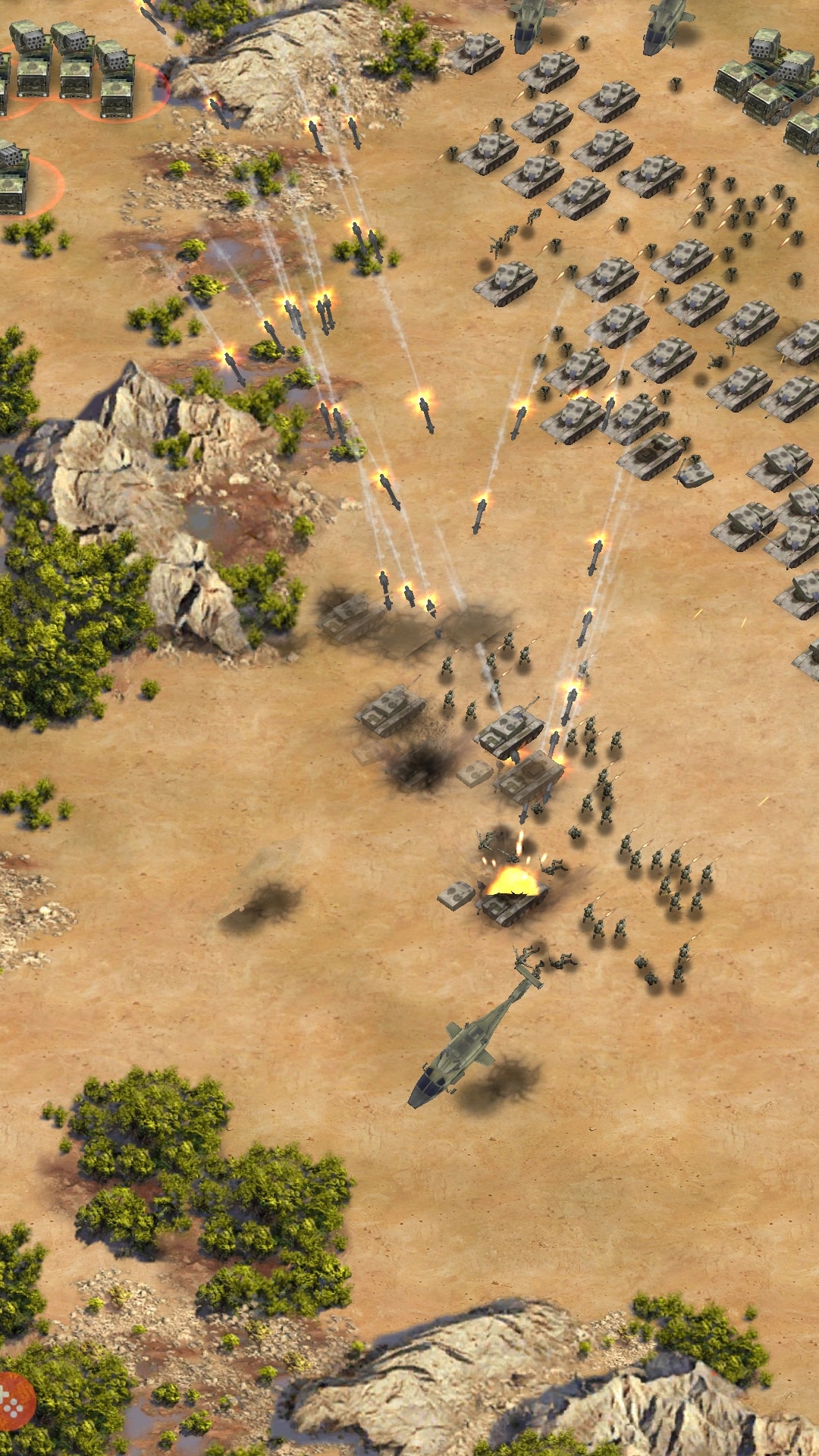Open the orange gamepad overlay button

coord(14,1400)
